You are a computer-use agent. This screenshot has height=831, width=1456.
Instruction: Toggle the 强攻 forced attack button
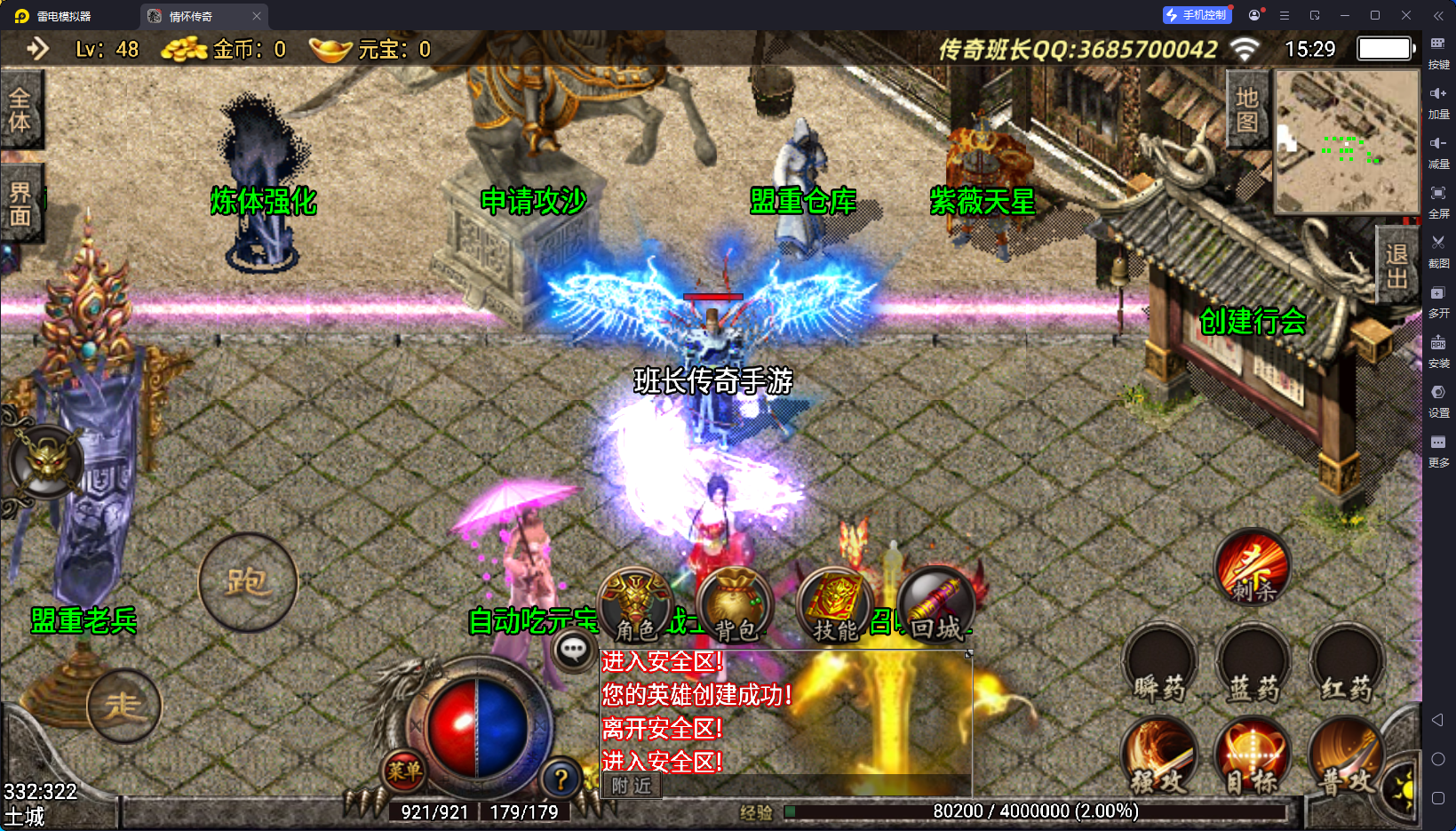(1160, 756)
